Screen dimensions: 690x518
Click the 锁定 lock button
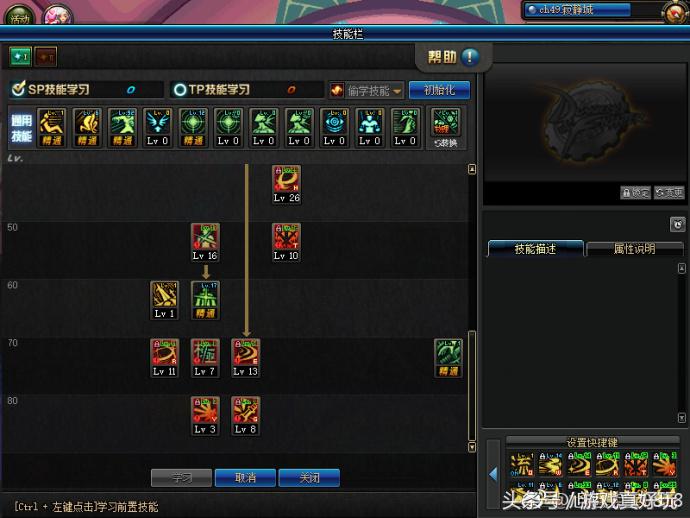(x=635, y=193)
